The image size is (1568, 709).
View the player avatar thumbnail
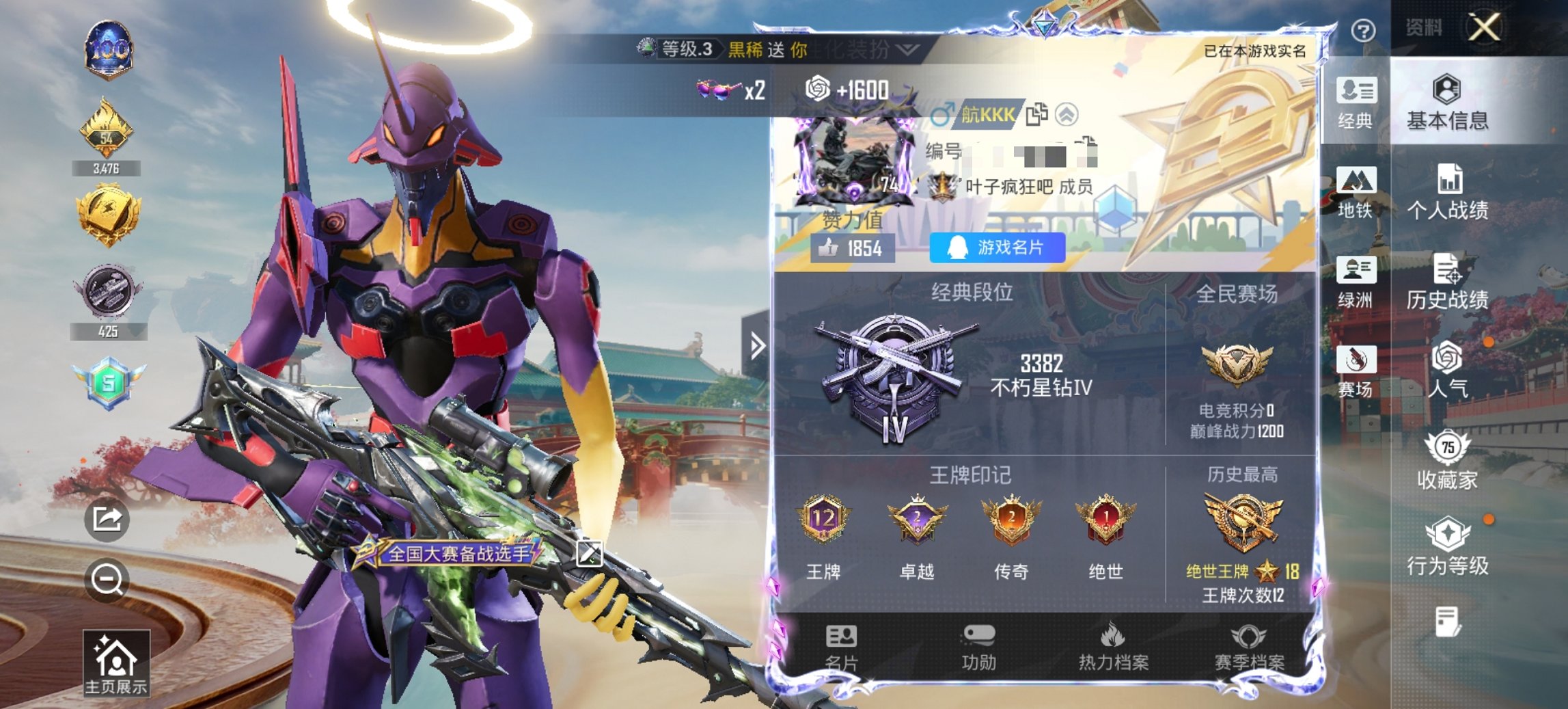(x=851, y=161)
